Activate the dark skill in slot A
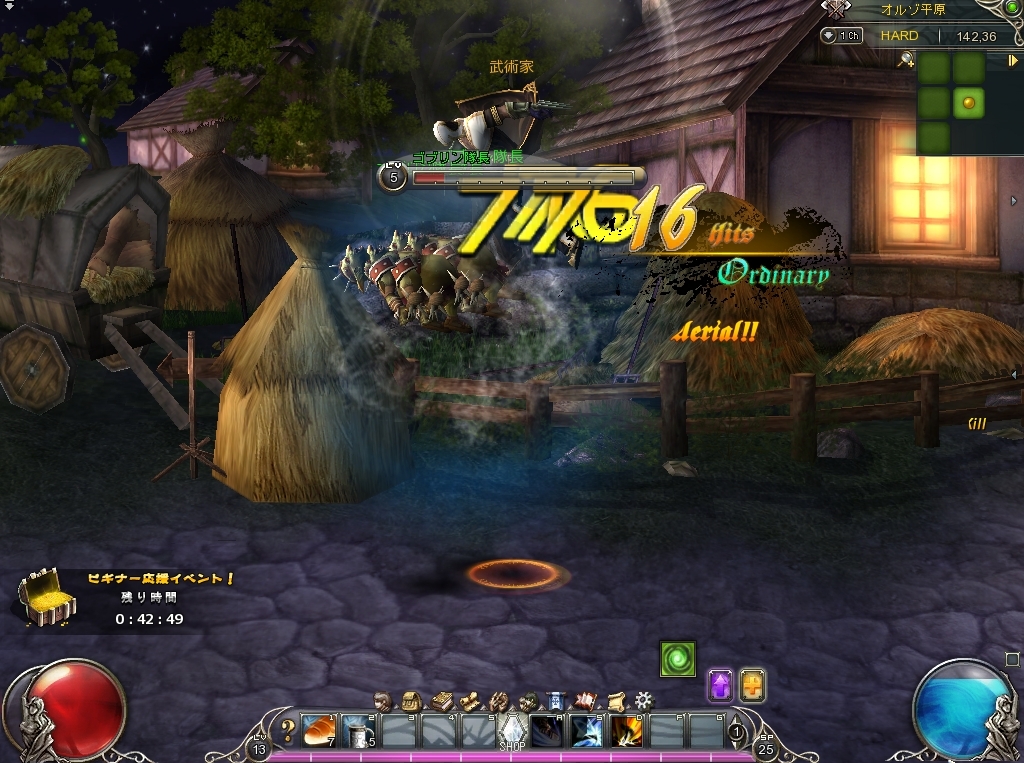This screenshot has width=1024, height=763. (x=546, y=731)
